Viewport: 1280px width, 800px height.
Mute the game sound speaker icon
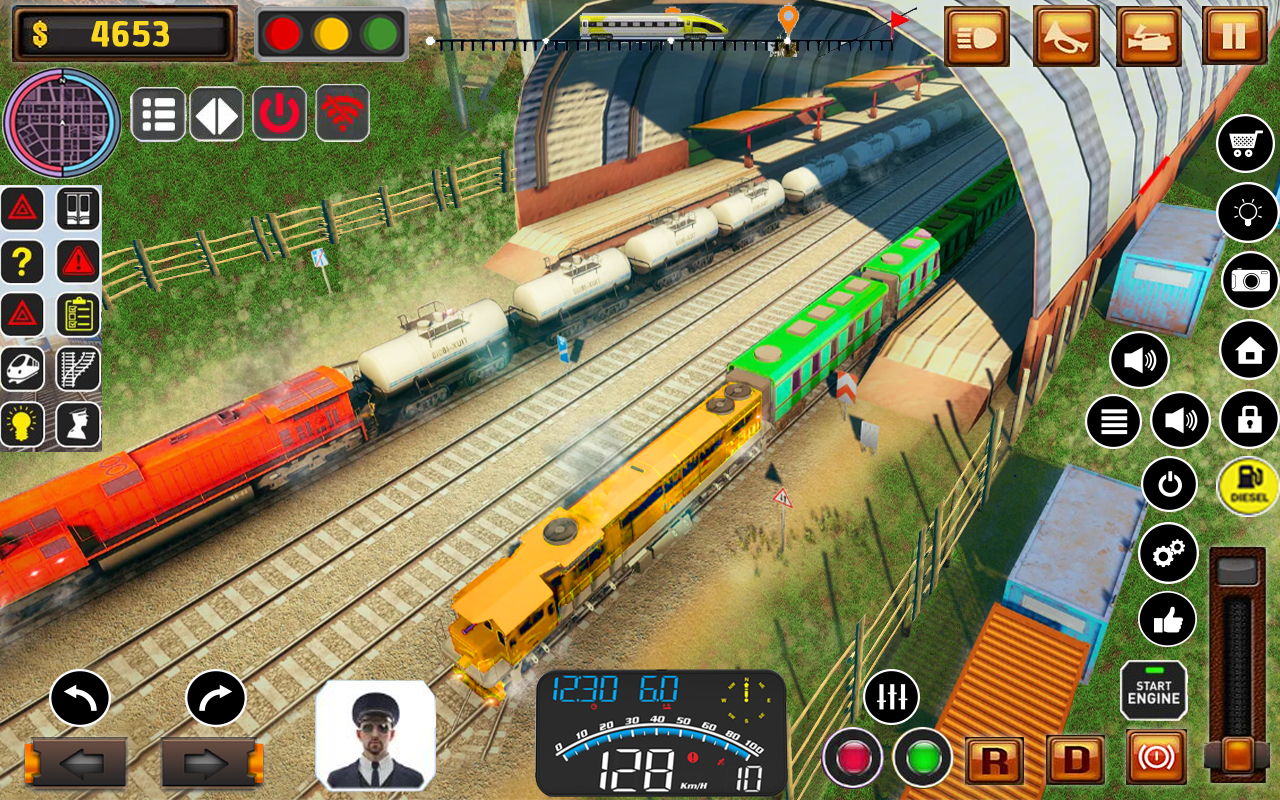pos(1141,360)
